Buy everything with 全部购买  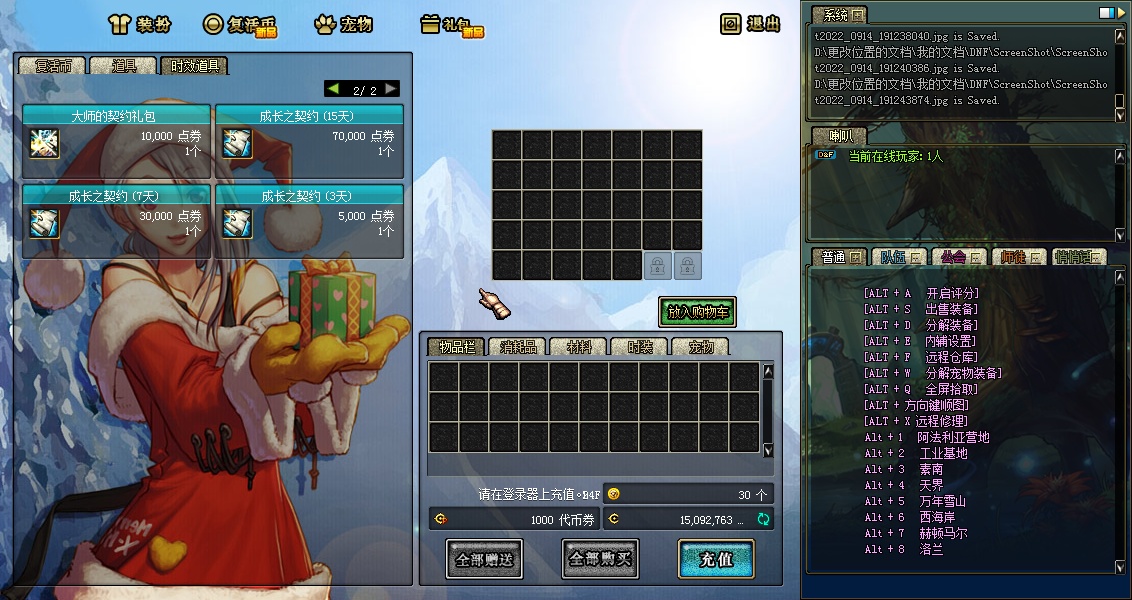pyautogui.click(x=600, y=559)
